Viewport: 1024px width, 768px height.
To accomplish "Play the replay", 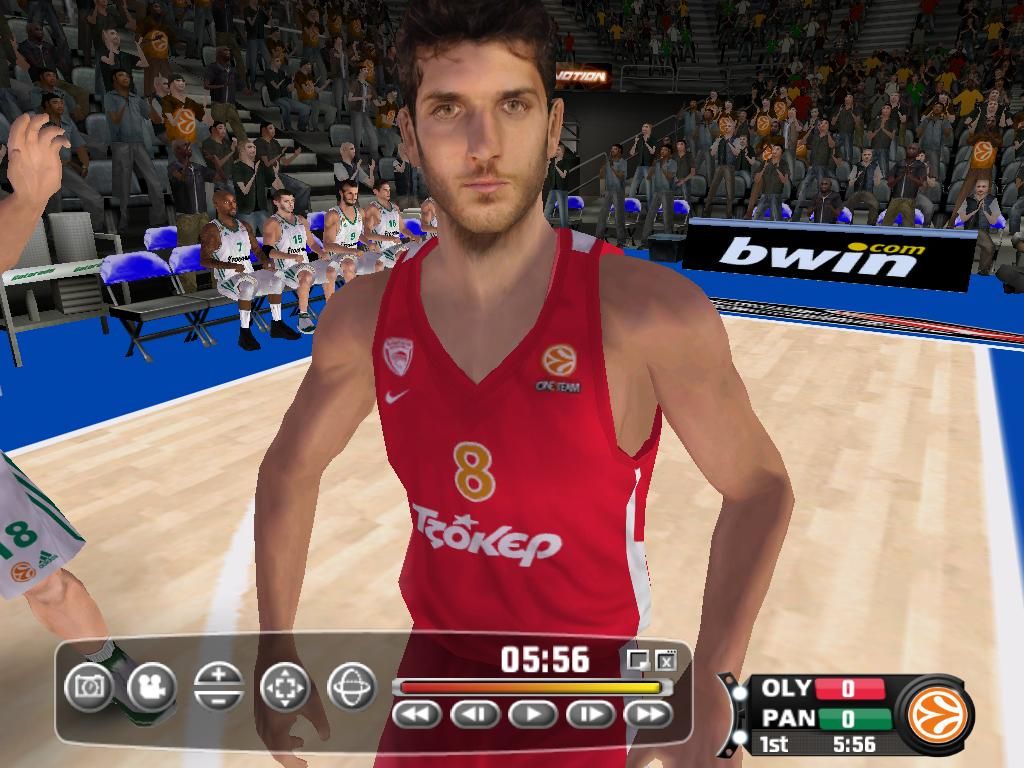I will click(533, 714).
